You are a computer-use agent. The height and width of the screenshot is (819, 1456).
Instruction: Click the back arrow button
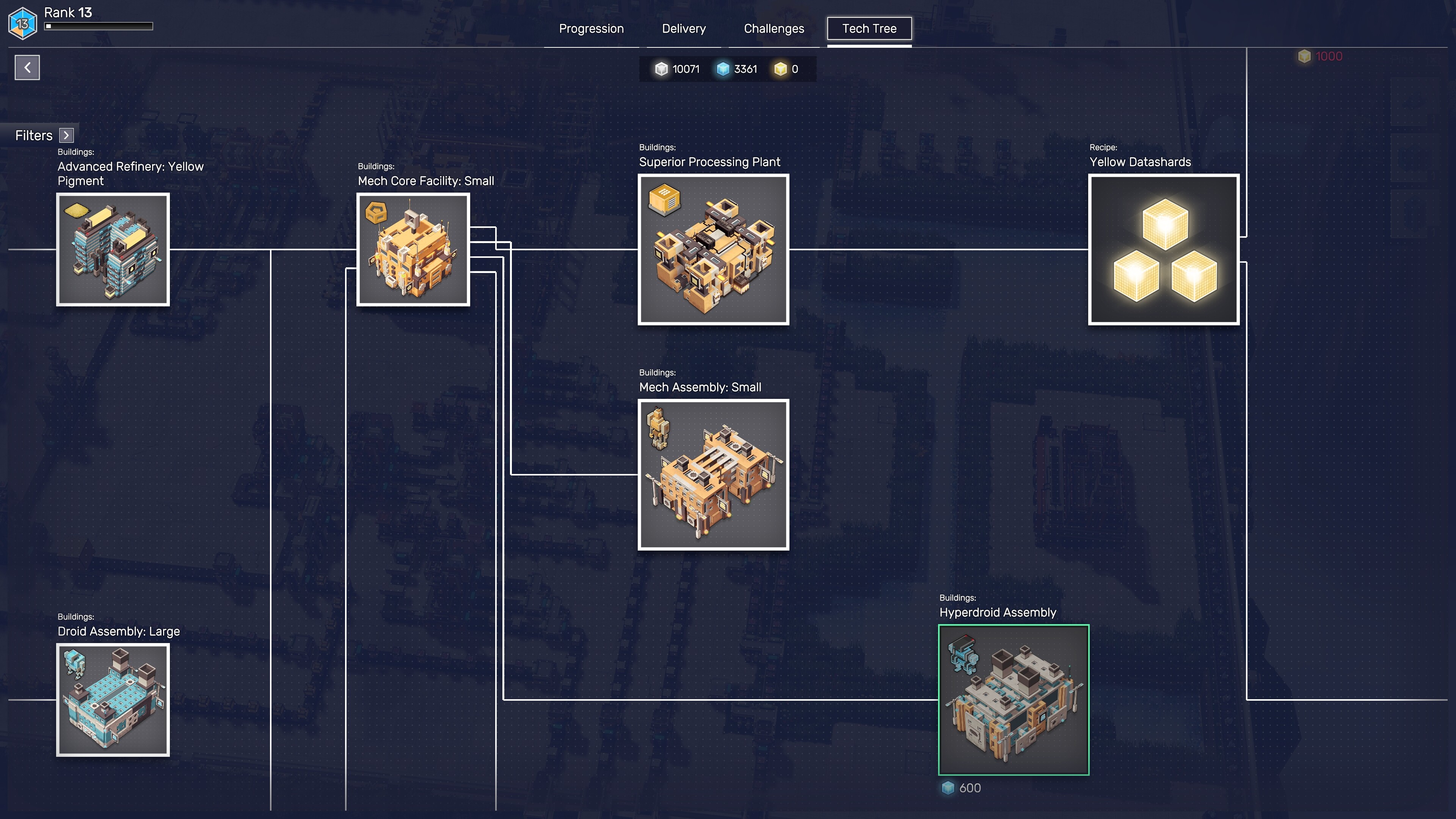(27, 68)
